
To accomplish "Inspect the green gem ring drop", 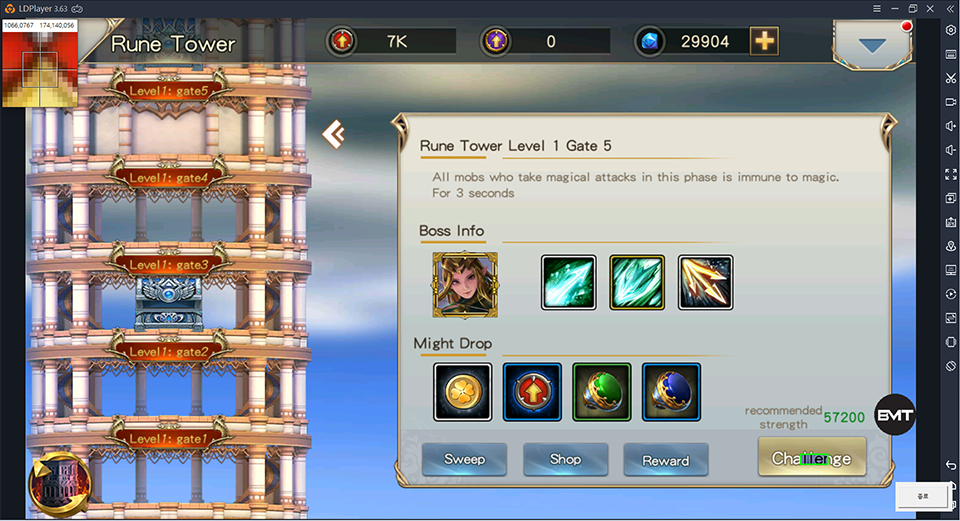I will click(x=602, y=392).
